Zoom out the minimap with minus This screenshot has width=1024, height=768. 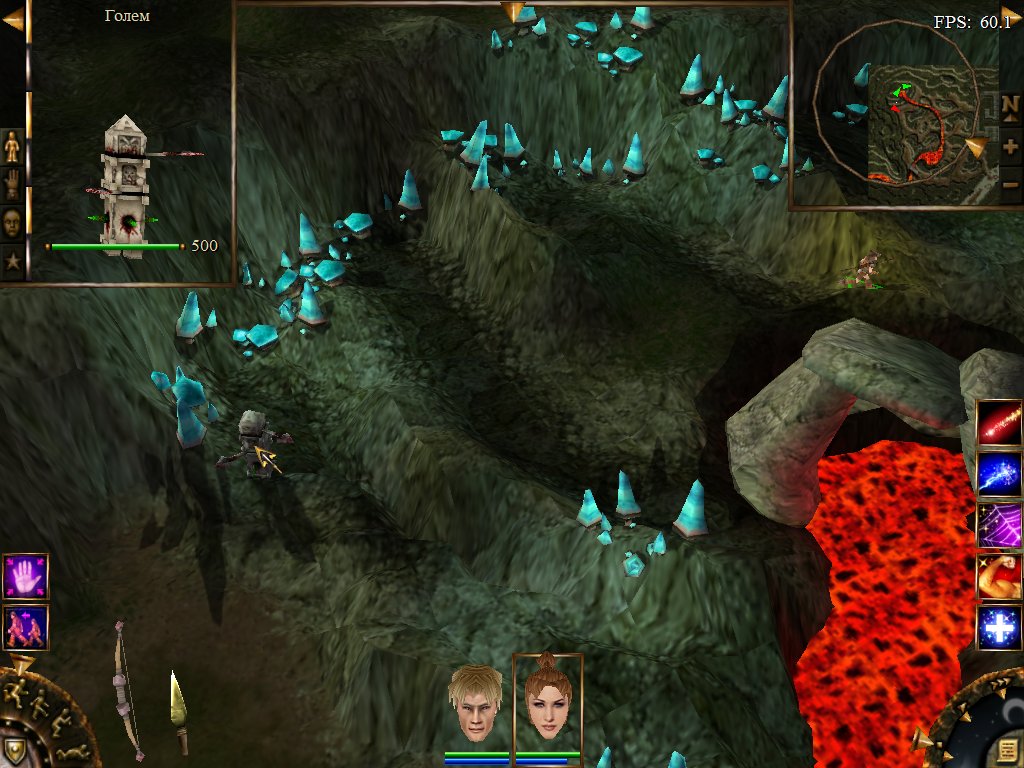[1010, 184]
